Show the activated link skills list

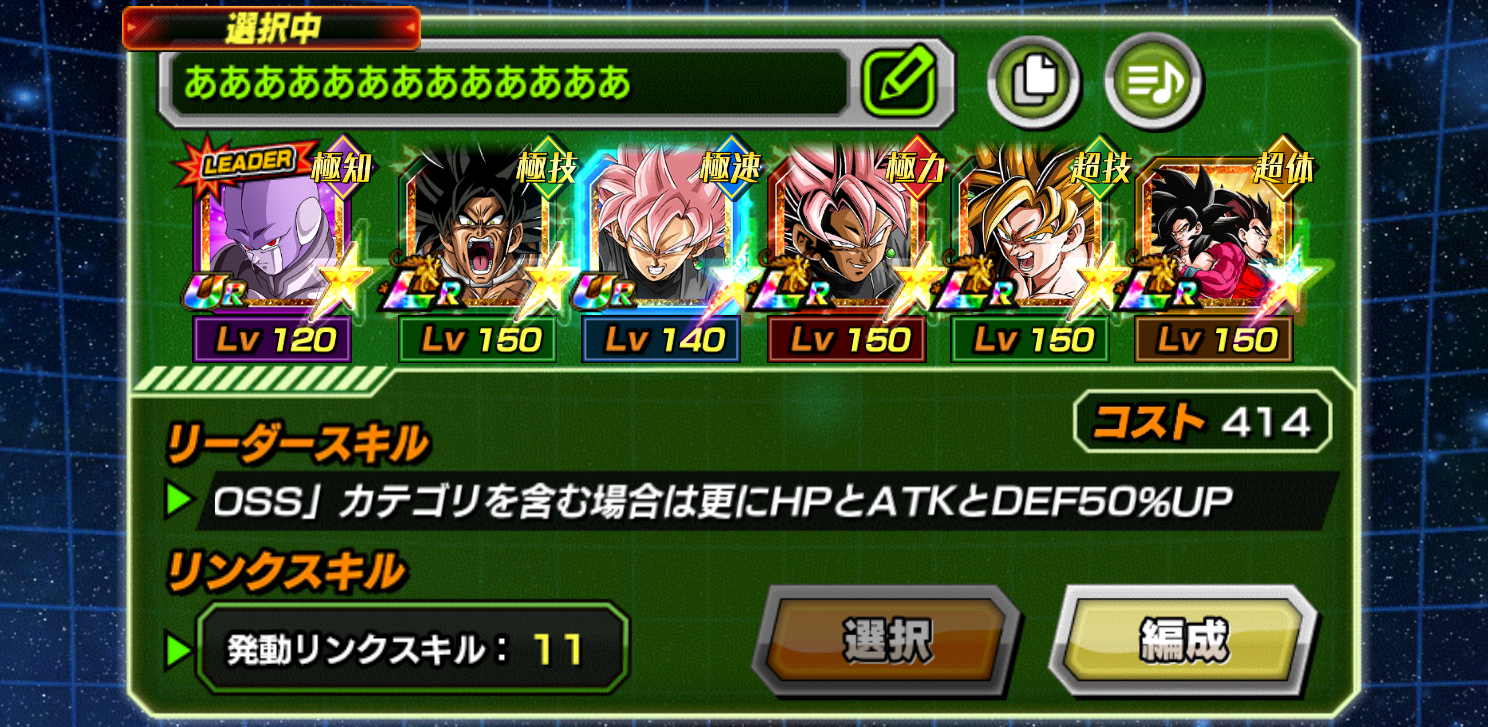pos(412,650)
